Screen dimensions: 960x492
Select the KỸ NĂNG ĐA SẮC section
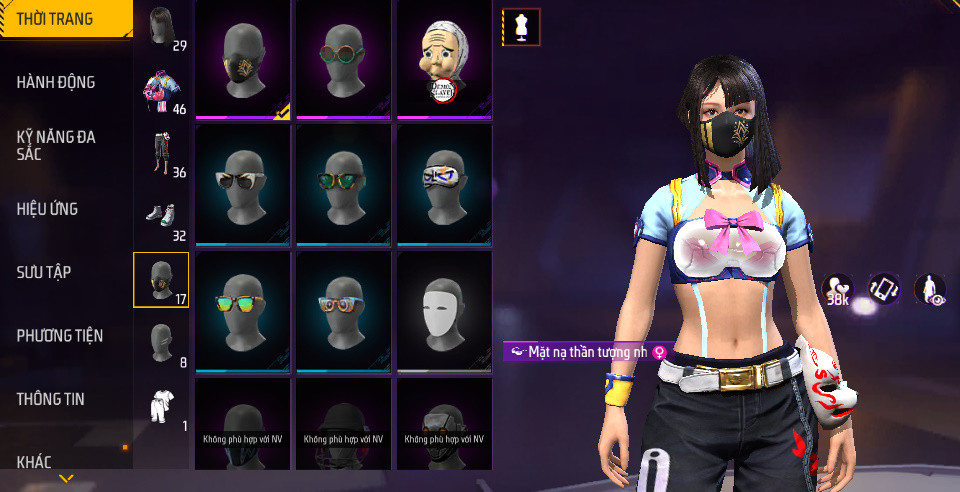(x=56, y=145)
